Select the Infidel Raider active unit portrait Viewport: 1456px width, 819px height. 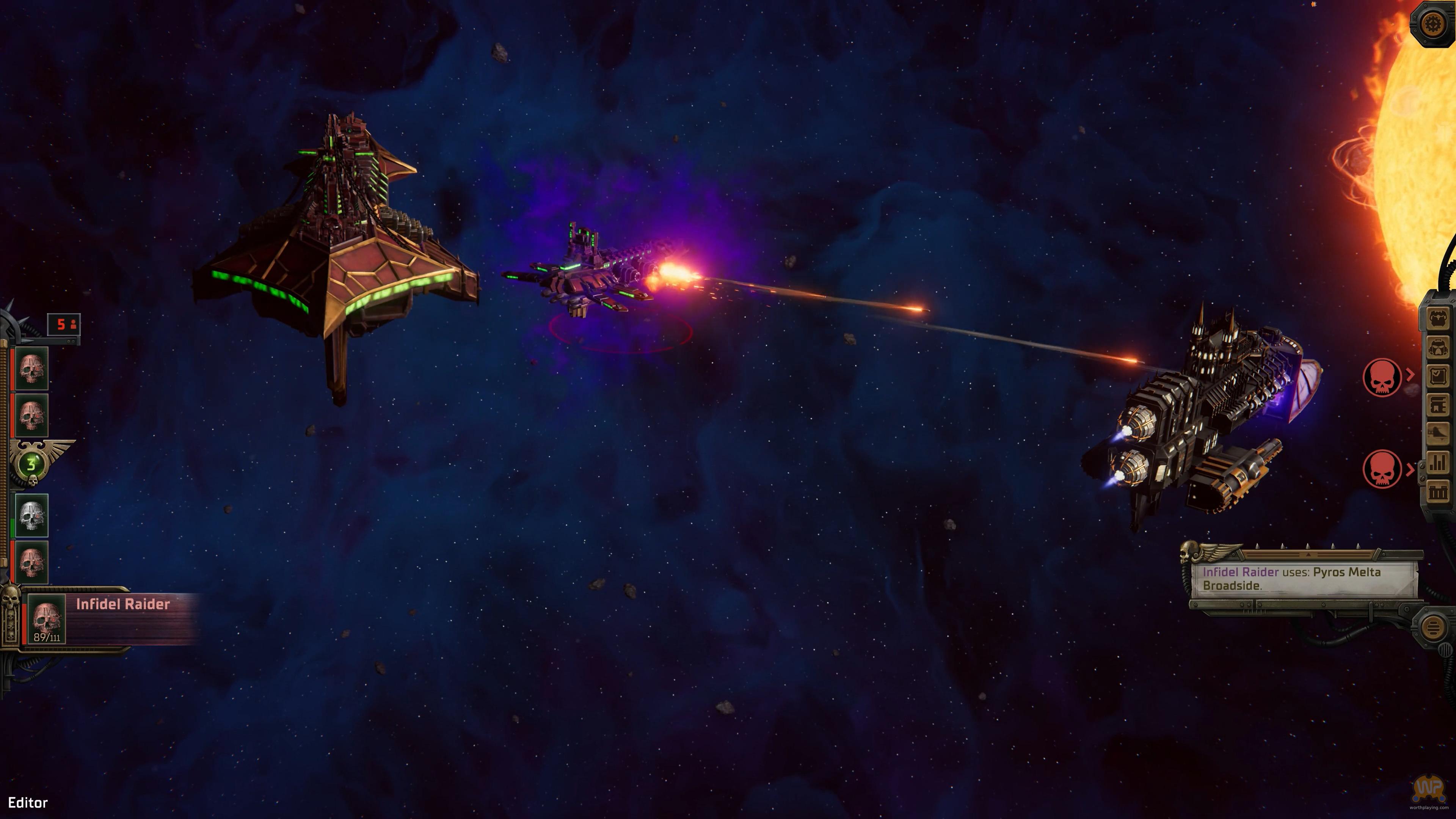point(47,620)
